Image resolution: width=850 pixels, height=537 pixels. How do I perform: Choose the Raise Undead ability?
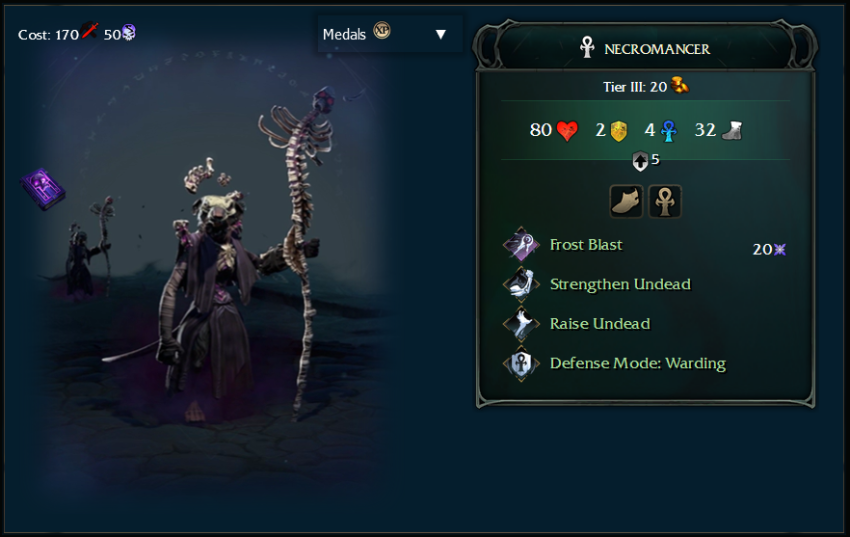[x=599, y=324]
